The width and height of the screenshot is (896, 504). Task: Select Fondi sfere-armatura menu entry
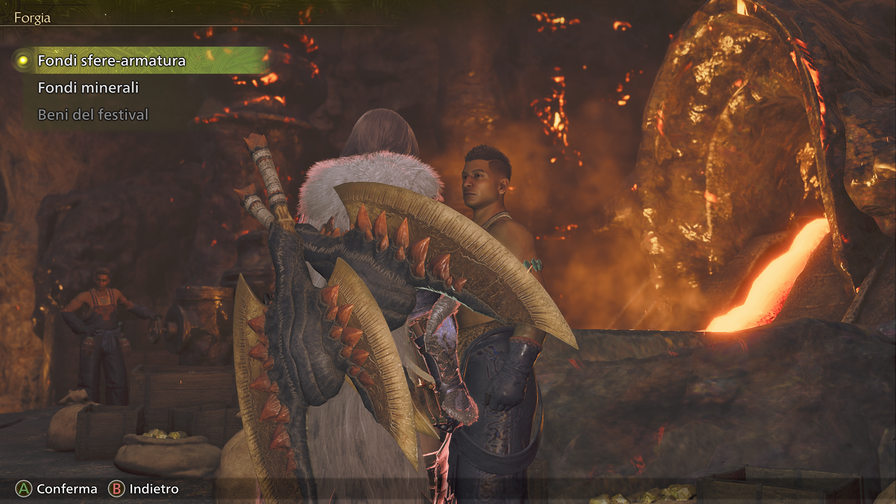[x=111, y=61]
